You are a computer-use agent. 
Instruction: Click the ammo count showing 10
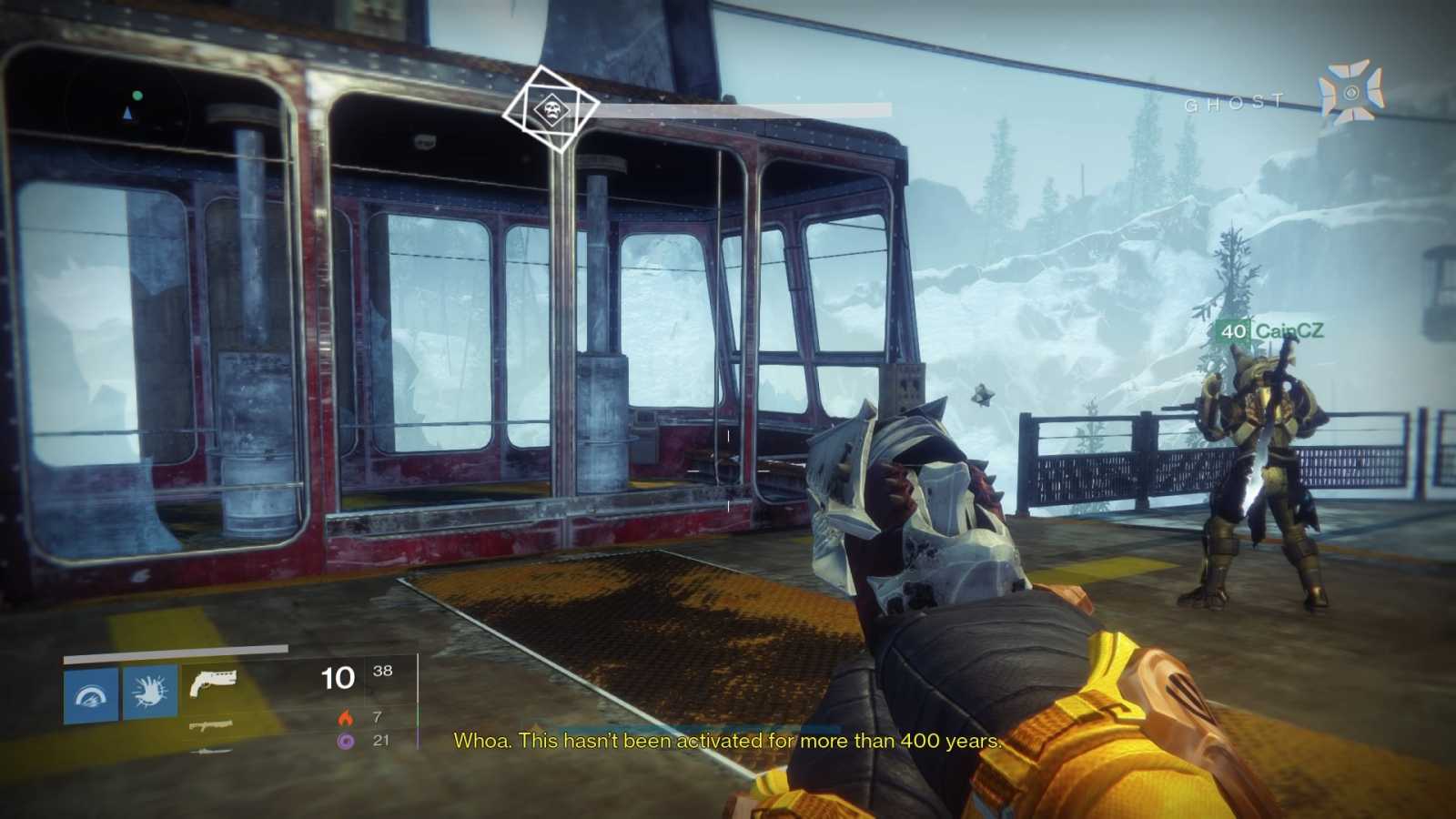(339, 678)
